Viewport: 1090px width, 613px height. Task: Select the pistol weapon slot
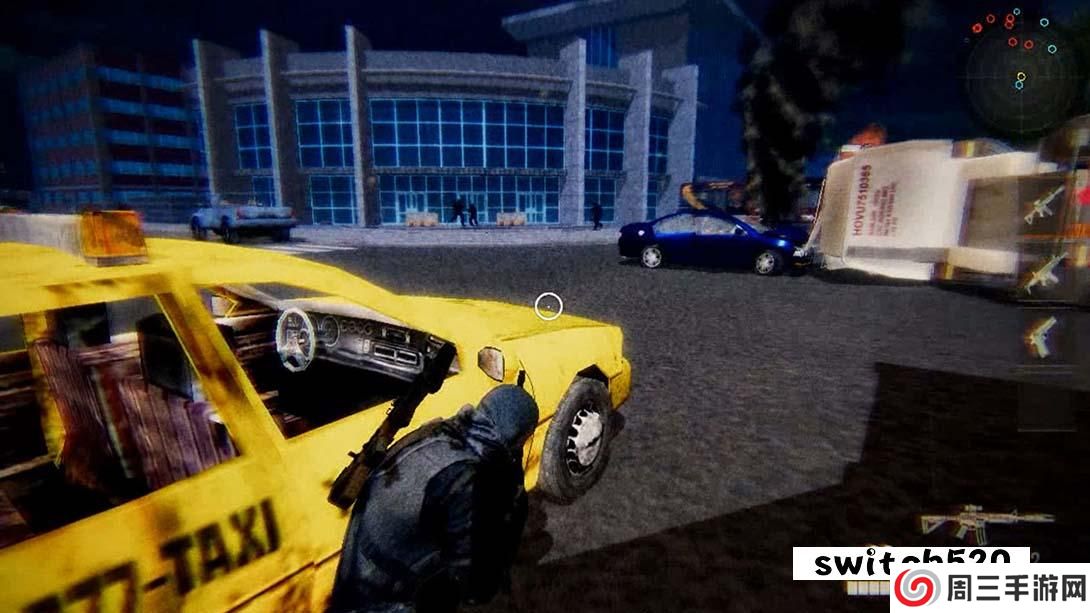(1041, 336)
